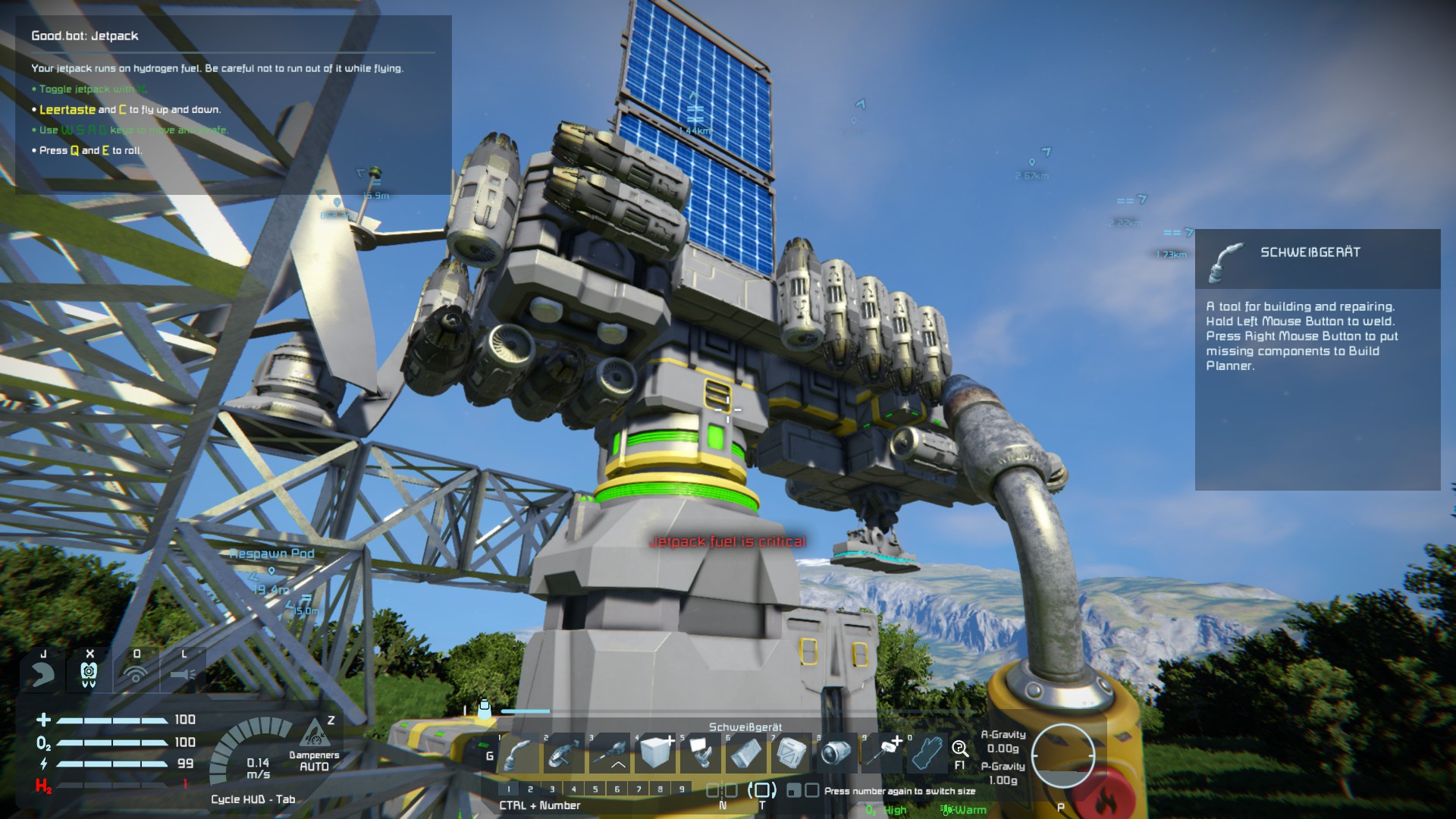
Task: Switch to toolbar page 9
Action: click(x=682, y=789)
